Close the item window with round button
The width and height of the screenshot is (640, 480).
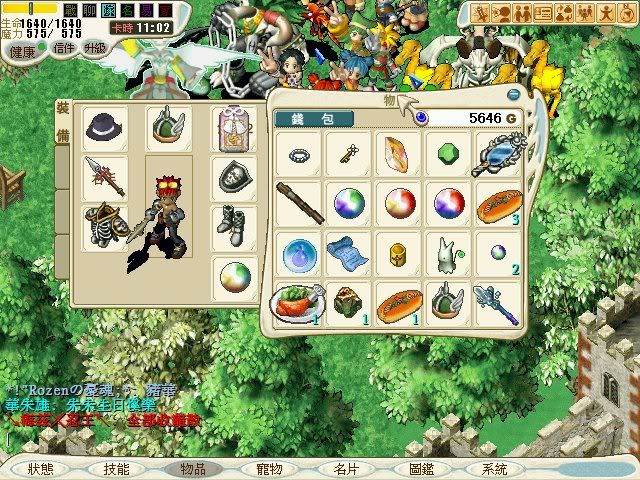515,95
